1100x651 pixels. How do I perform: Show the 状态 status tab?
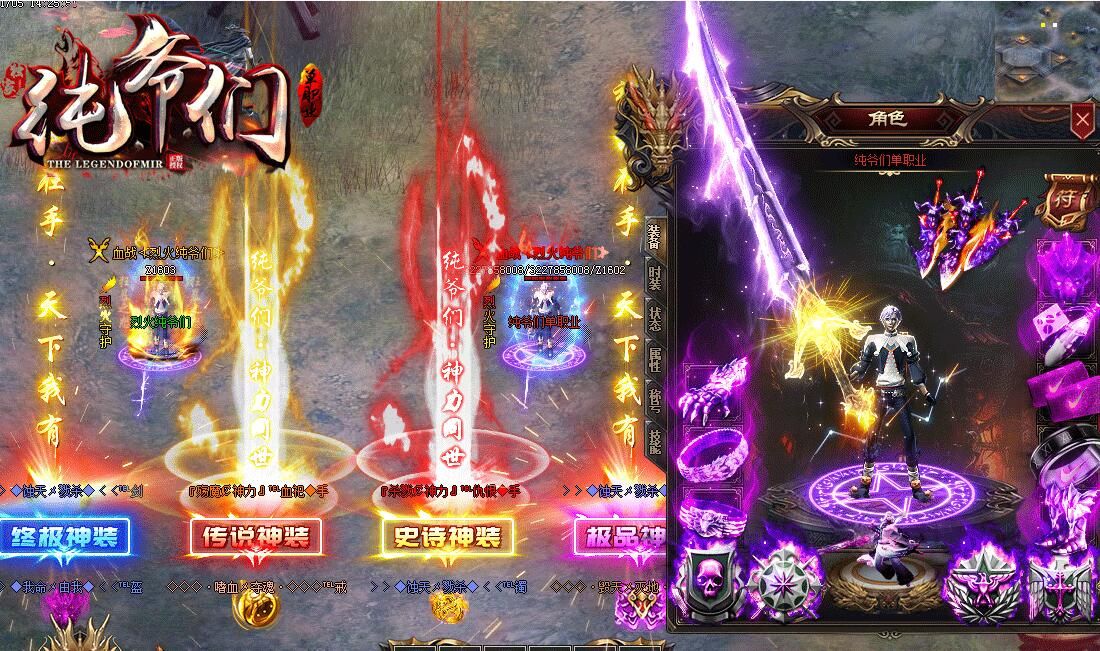coord(653,318)
